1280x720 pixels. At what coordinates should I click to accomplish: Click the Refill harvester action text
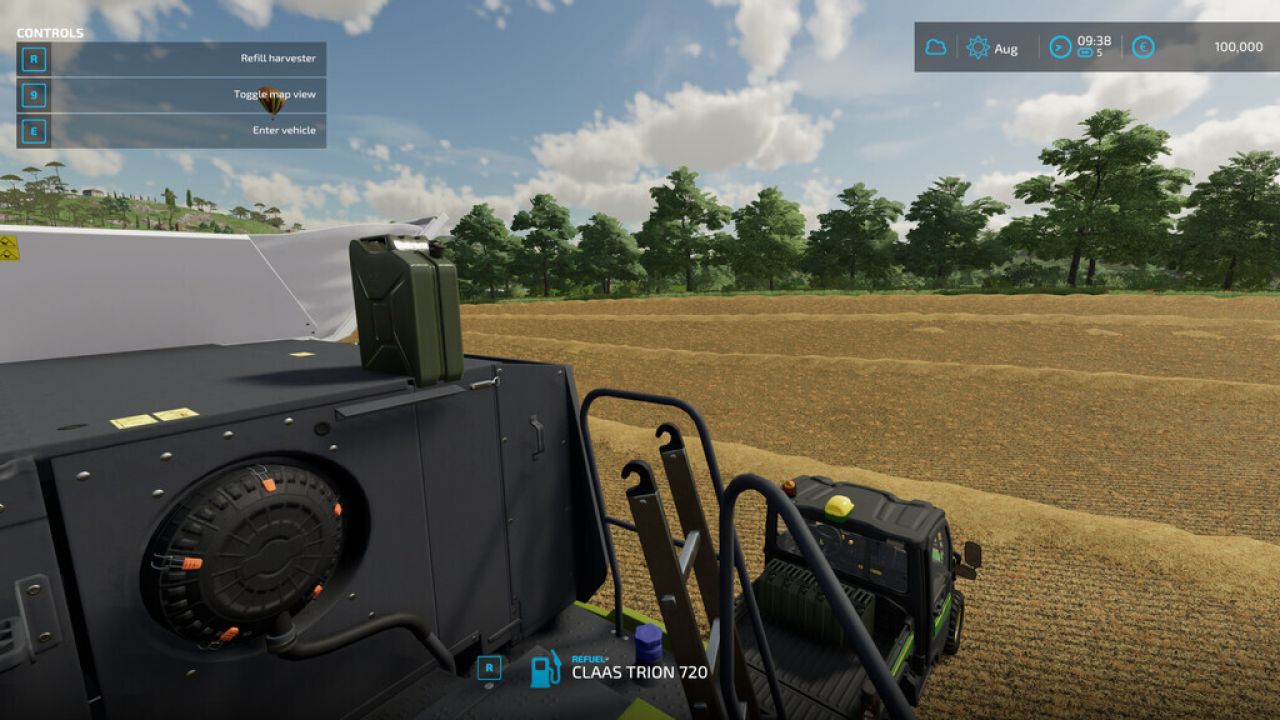[277, 60]
